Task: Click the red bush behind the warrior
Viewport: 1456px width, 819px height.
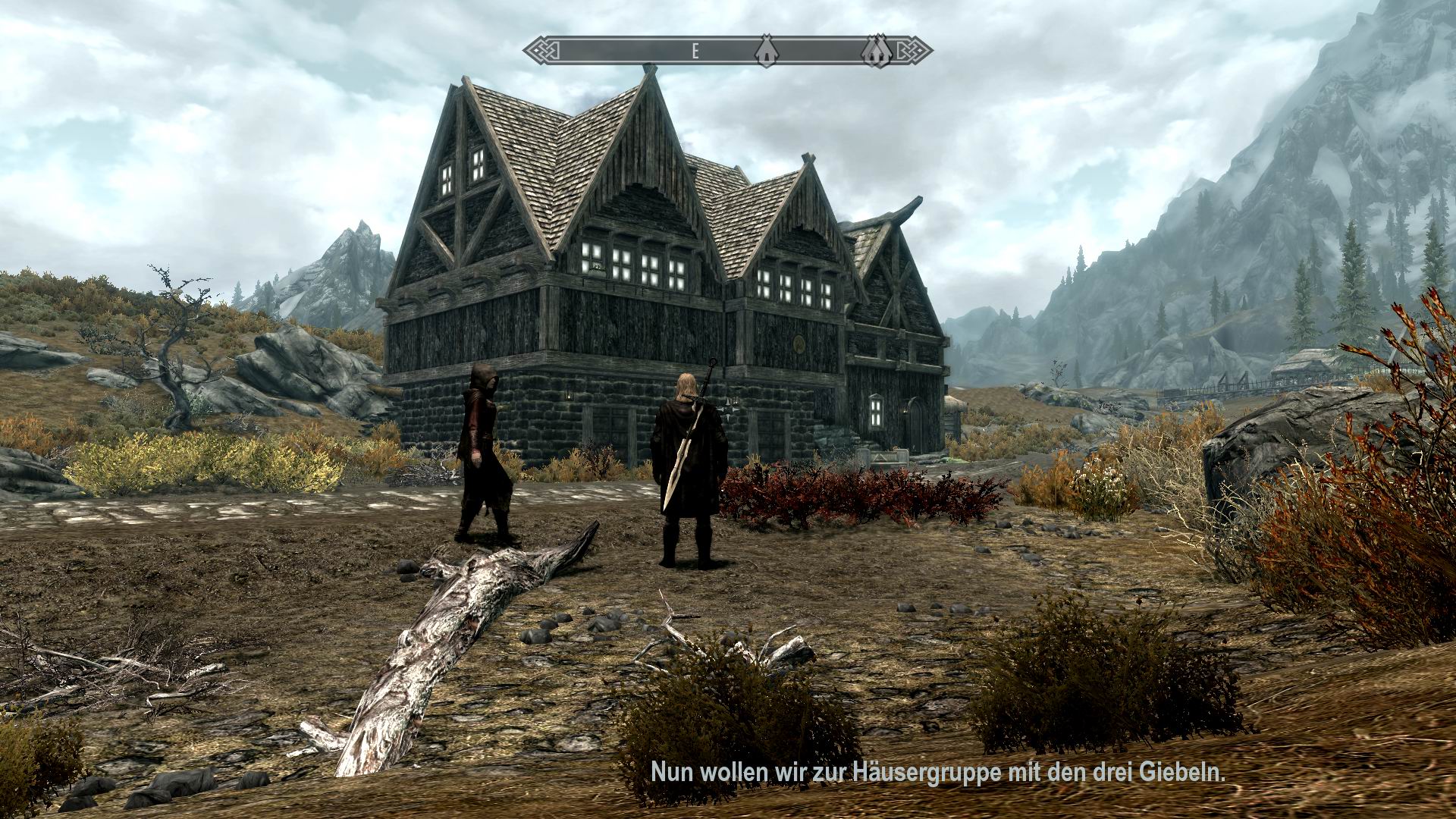Action: pos(834,493)
